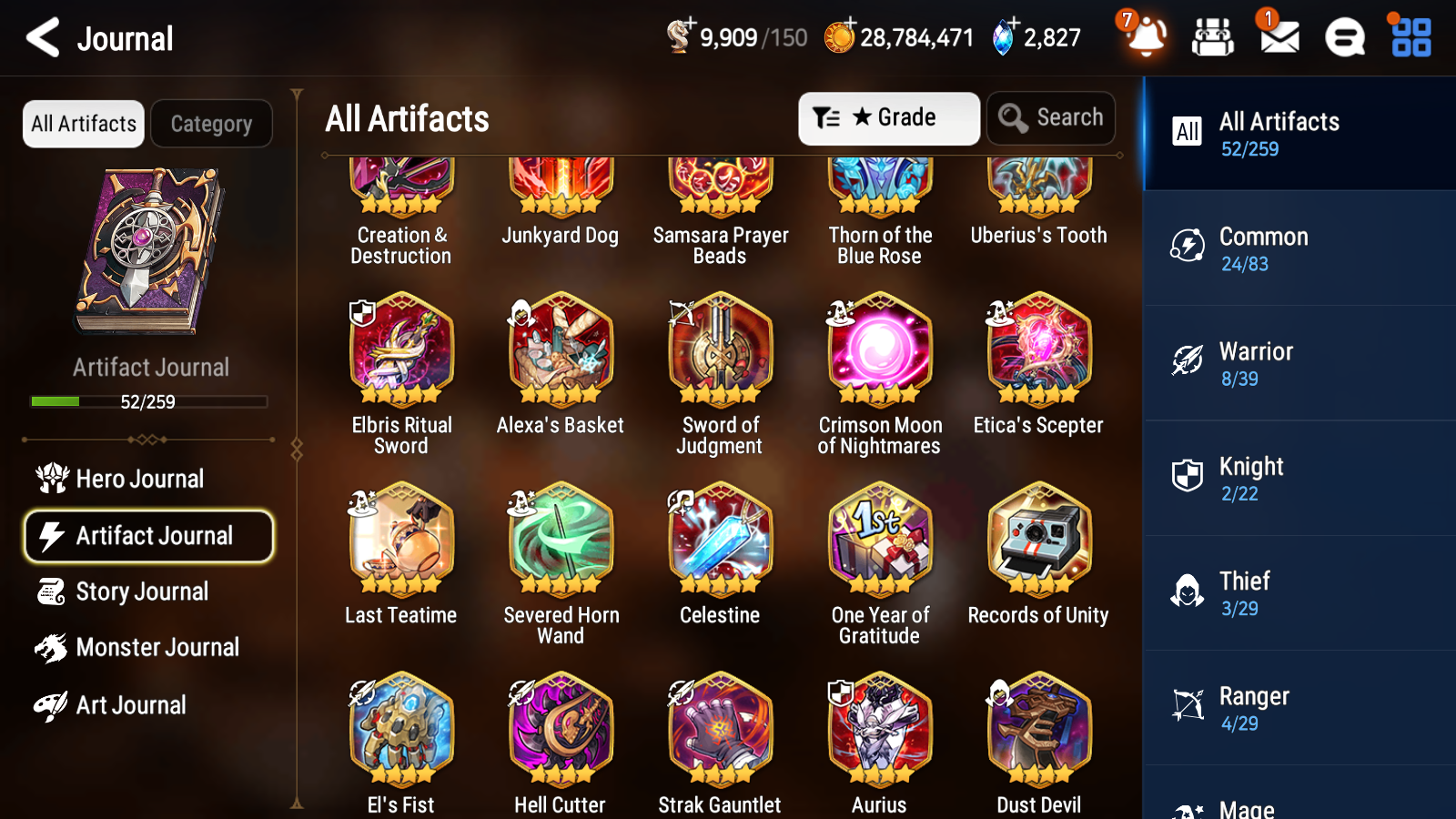
Task: Click the bell notification icon
Action: 1147,38
